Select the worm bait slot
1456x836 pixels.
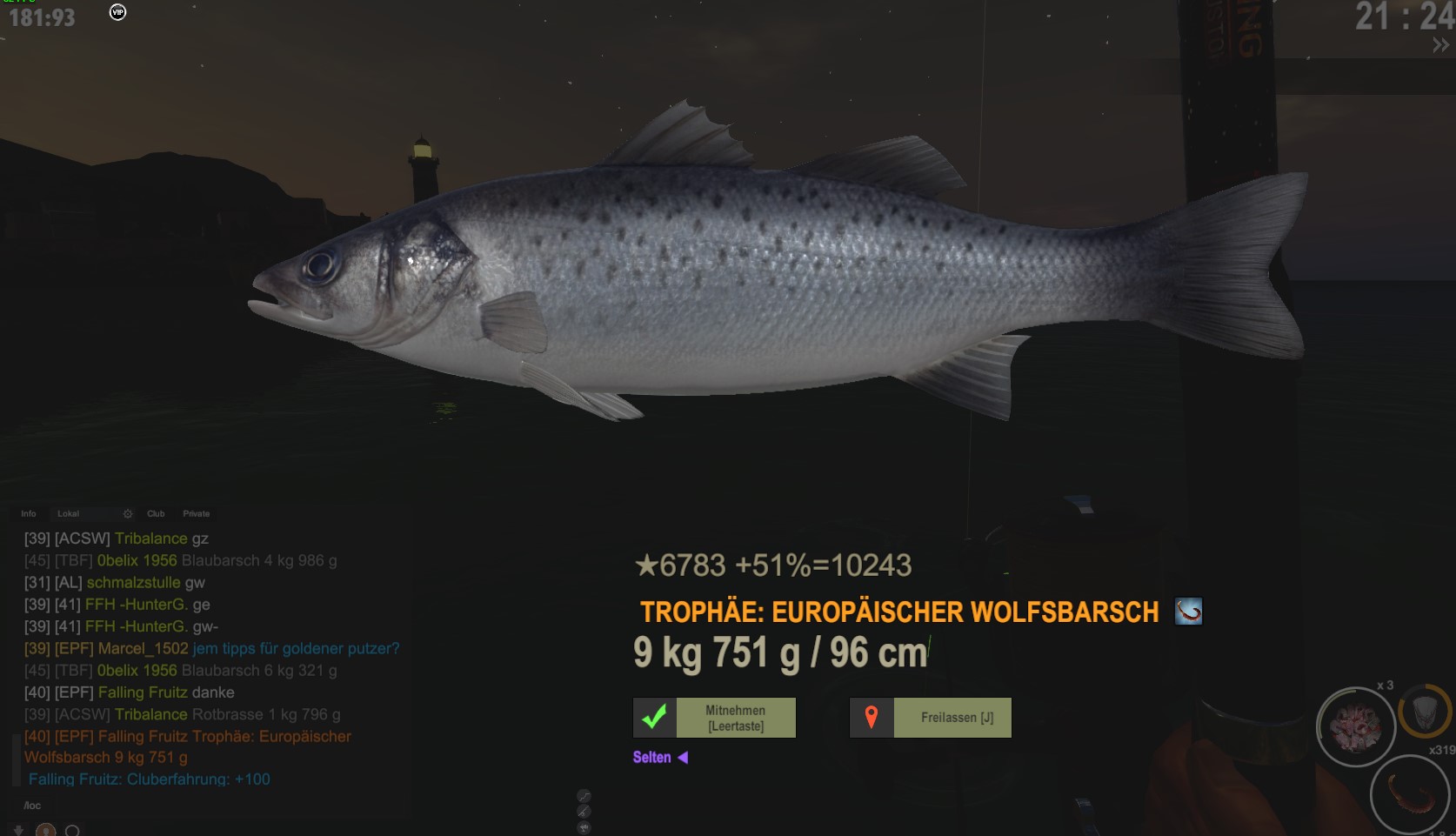coord(1409,794)
